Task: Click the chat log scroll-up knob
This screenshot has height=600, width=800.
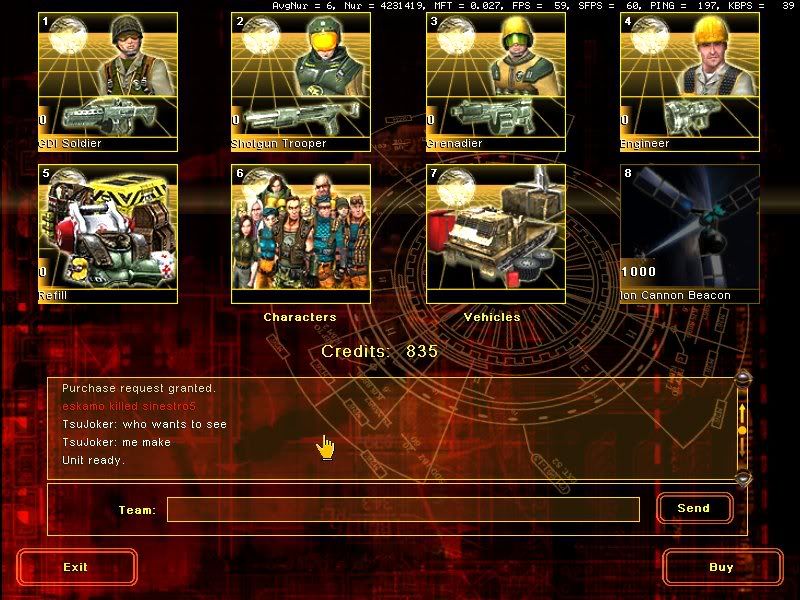Action: [742, 378]
